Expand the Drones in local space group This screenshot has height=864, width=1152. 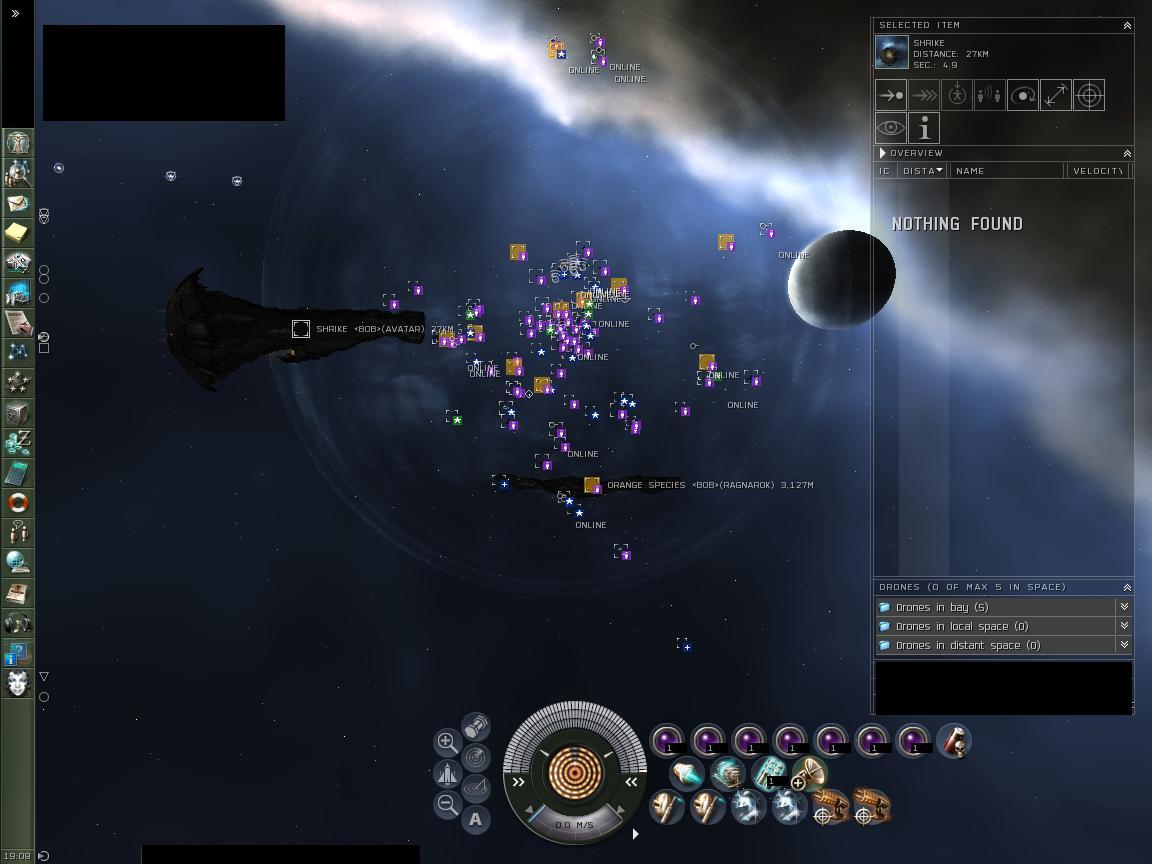tap(1124, 626)
